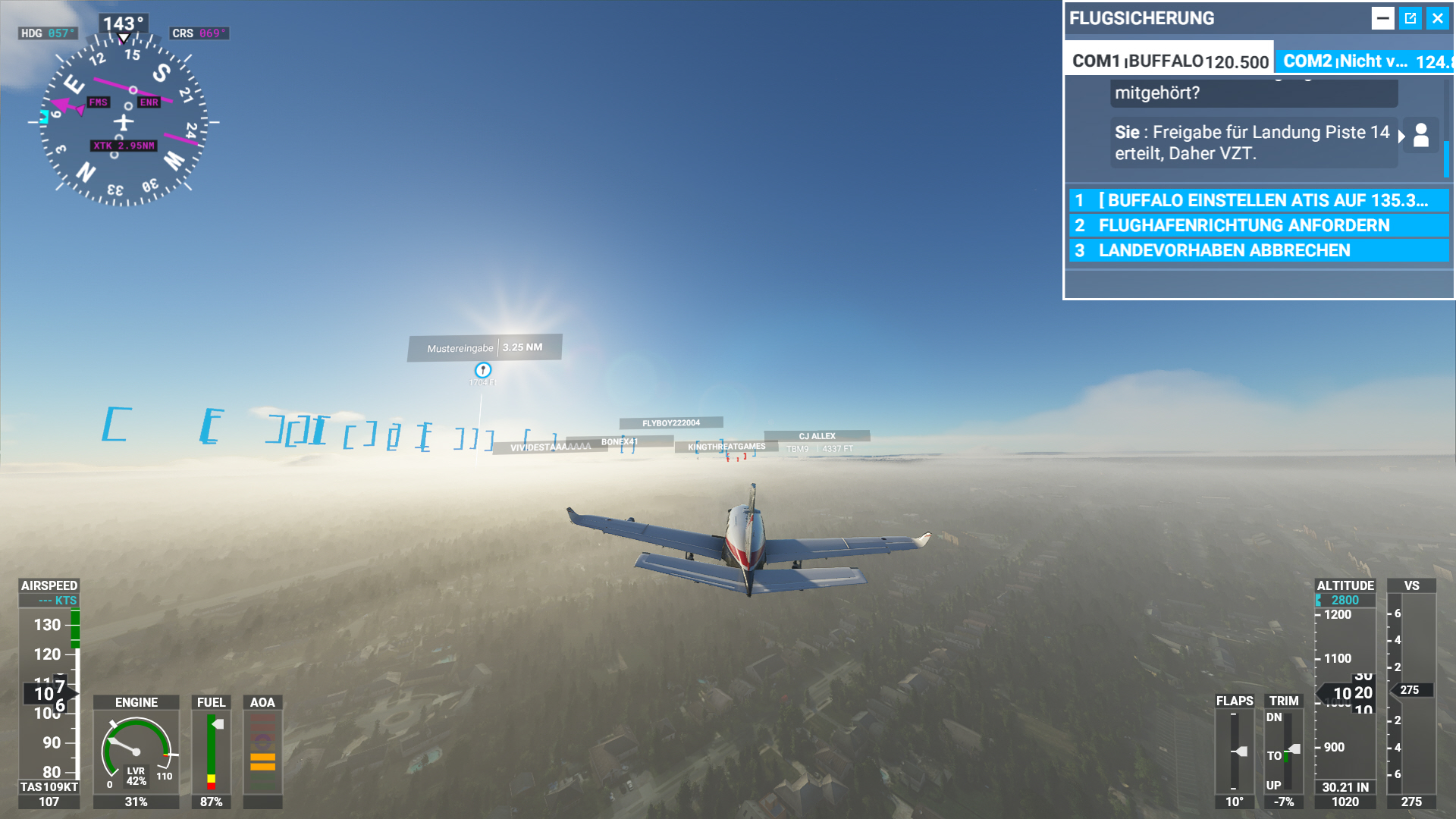Click the HSI compass instrument
This screenshot has height=819, width=1456.
(x=124, y=121)
